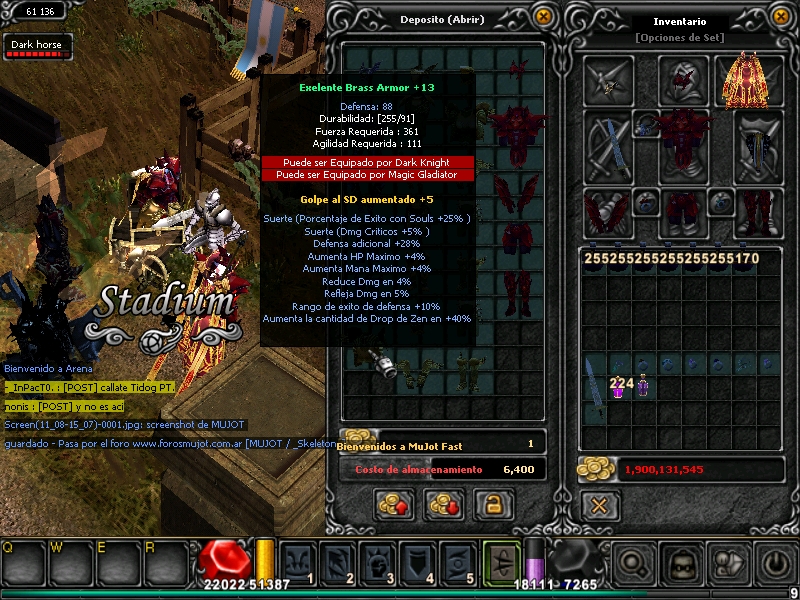Select the equipped red pants slot

(x=683, y=212)
